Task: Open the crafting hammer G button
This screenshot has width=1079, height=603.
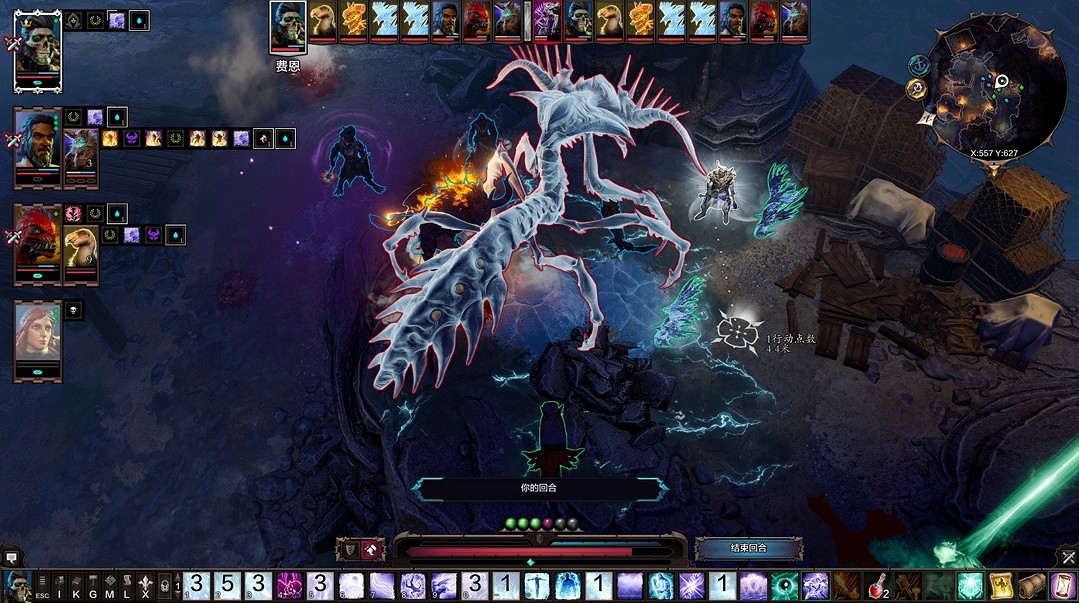Action: (x=93, y=586)
